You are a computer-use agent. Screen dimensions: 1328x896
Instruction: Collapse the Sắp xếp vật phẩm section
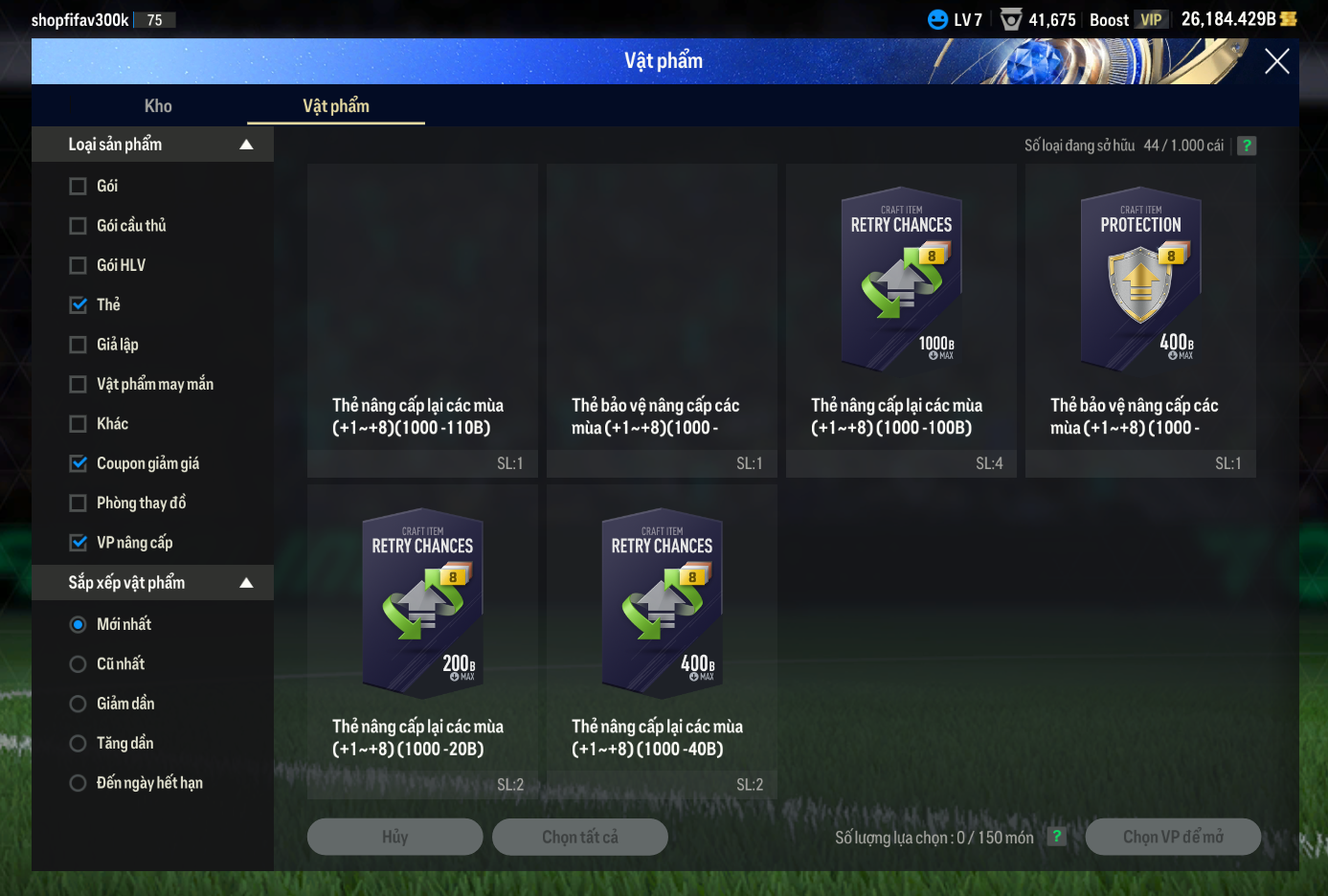click(246, 583)
